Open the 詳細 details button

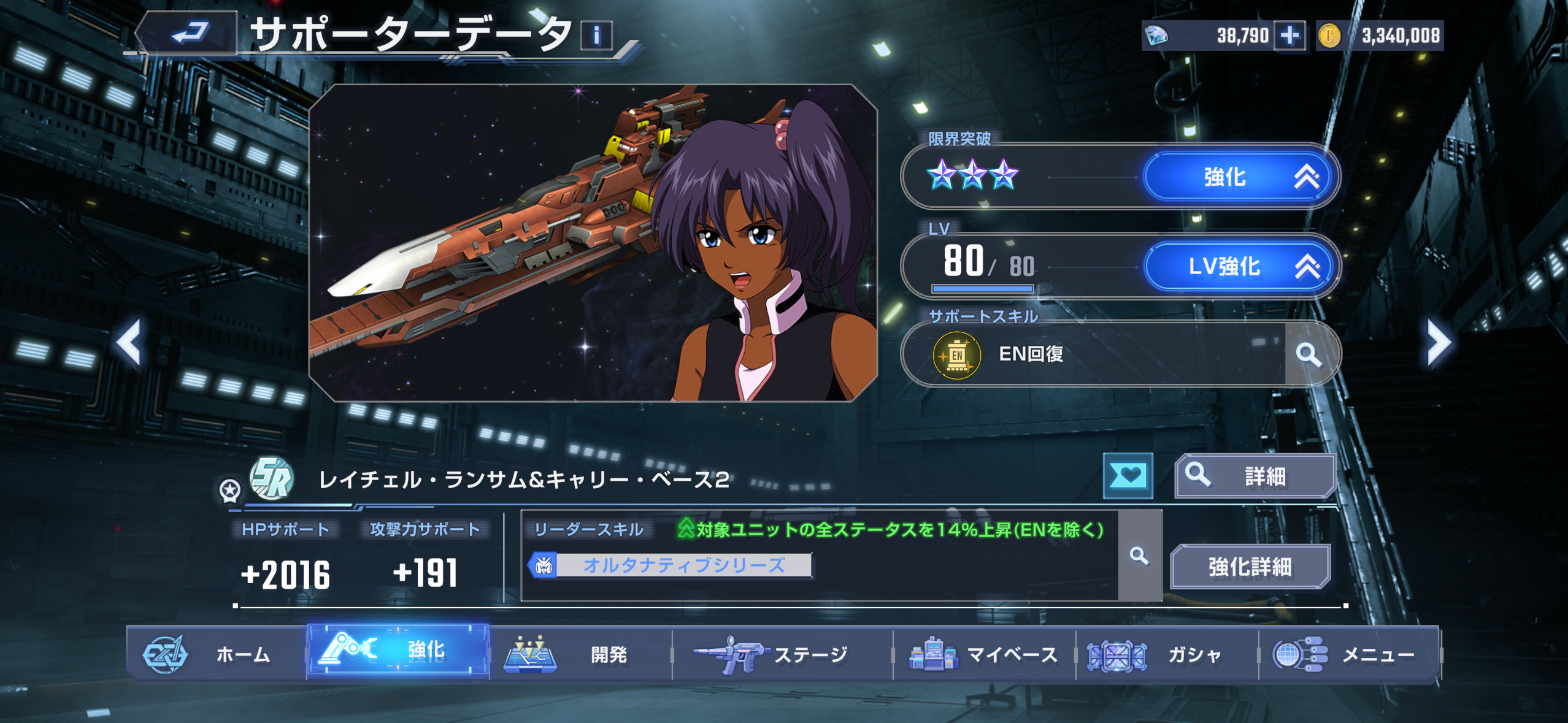pos(1255,476)
